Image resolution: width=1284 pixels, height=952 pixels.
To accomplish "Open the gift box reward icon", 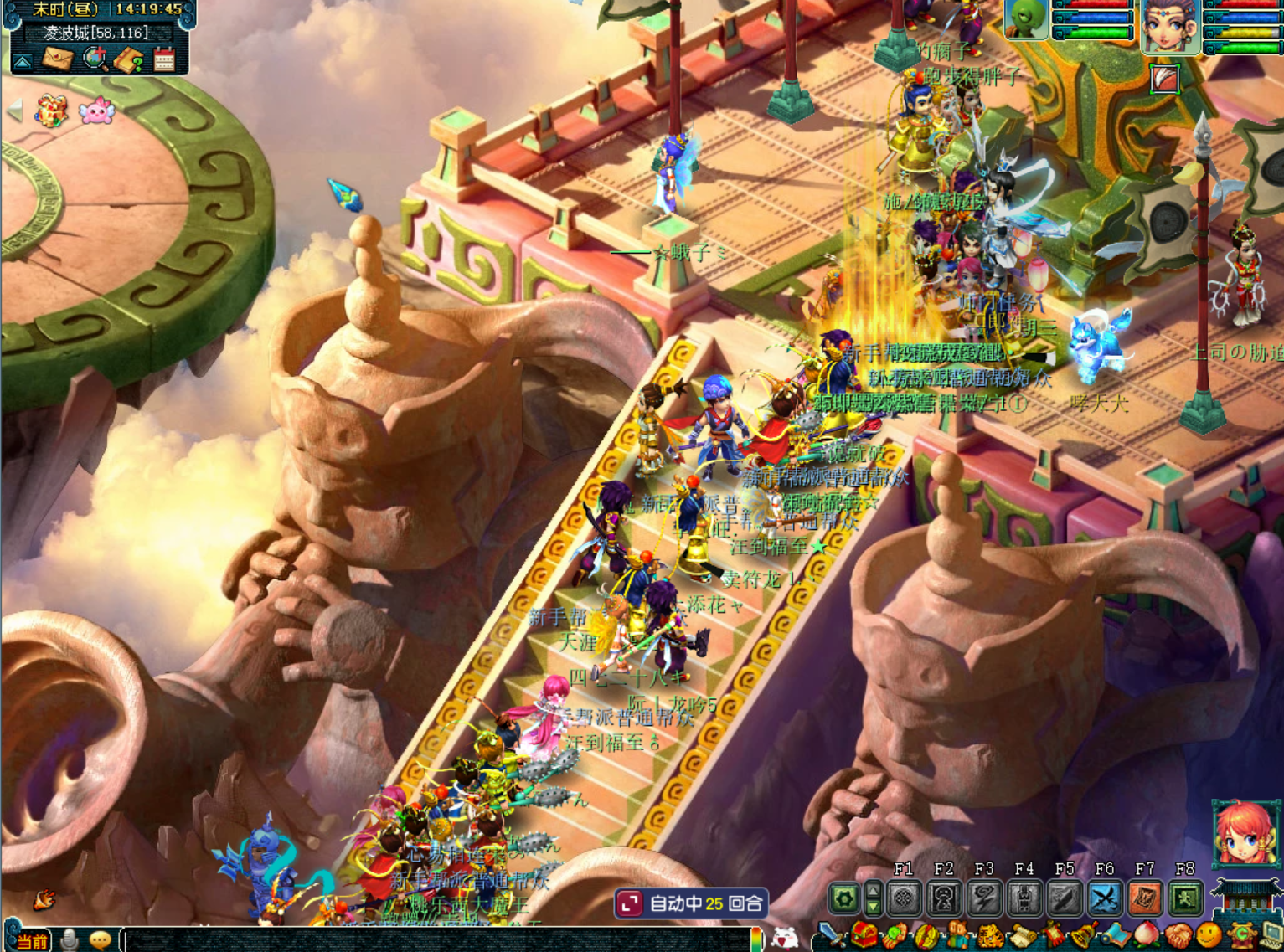I will tap(51, 111).
